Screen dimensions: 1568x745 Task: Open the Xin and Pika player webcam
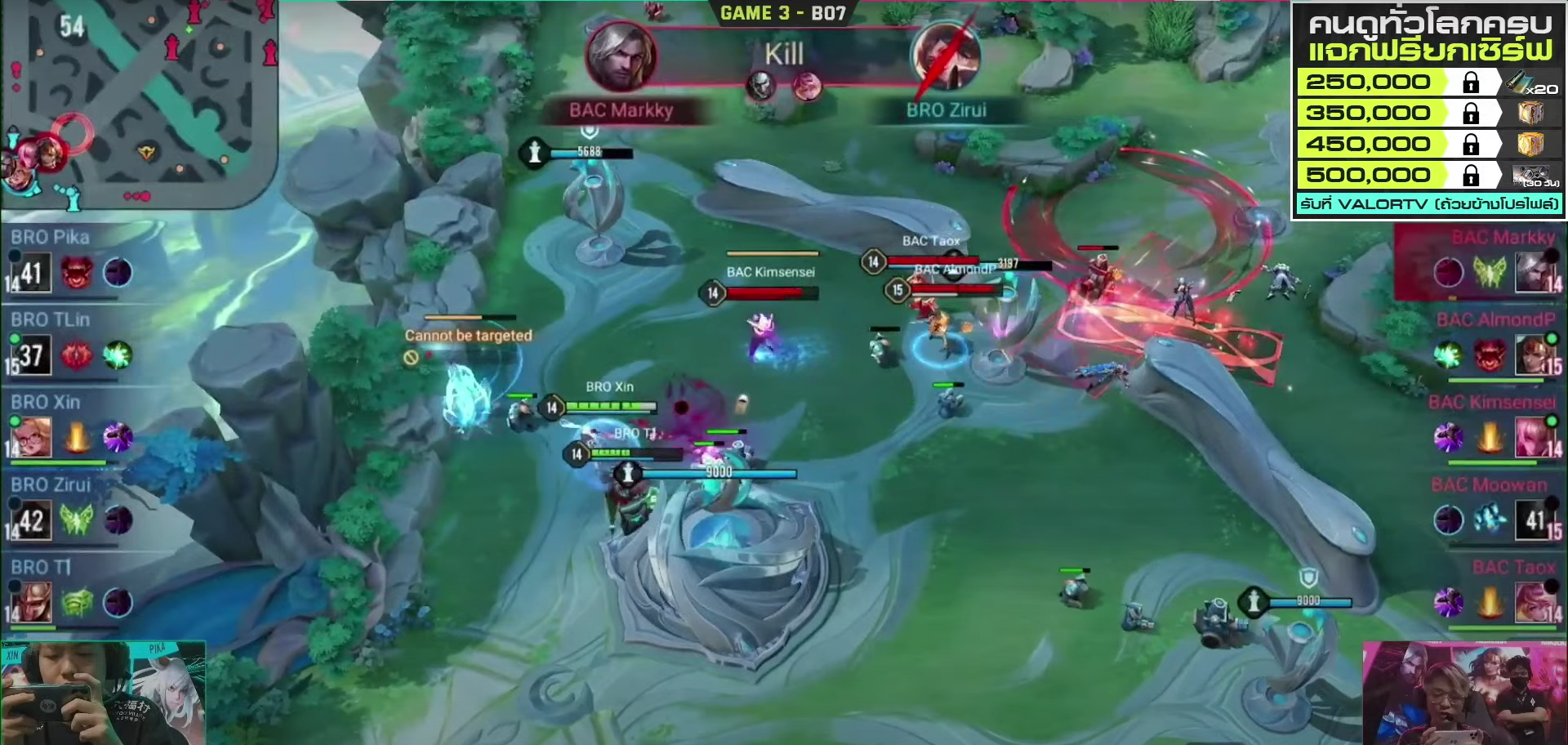pyautogui.click(x=103, y=693)
